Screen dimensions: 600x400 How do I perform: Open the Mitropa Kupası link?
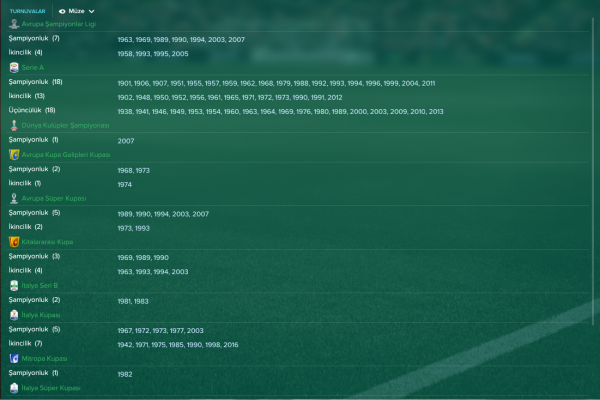pyautogui.click(x=44, y=358)
